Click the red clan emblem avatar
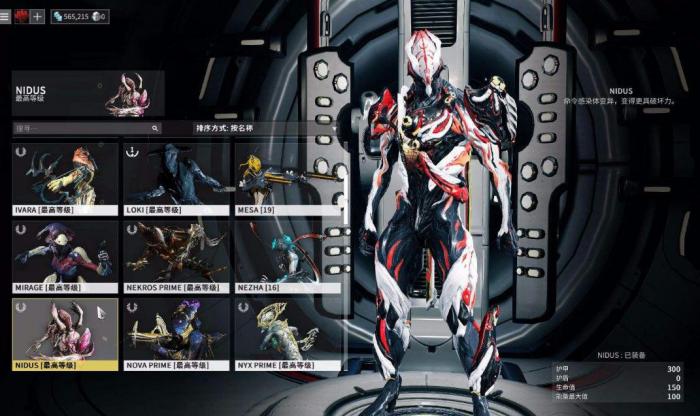The image size is (700, 416). click(21, 16)
